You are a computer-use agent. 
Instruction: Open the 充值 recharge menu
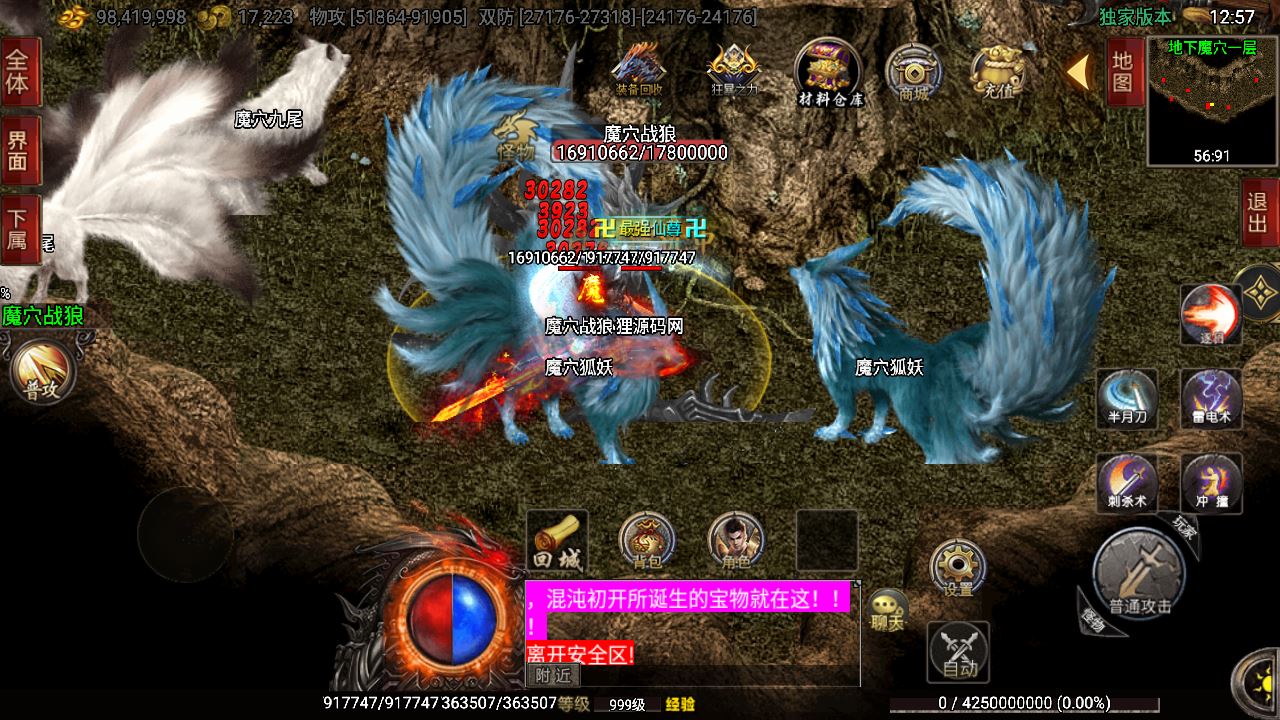(x=998, y=72)
